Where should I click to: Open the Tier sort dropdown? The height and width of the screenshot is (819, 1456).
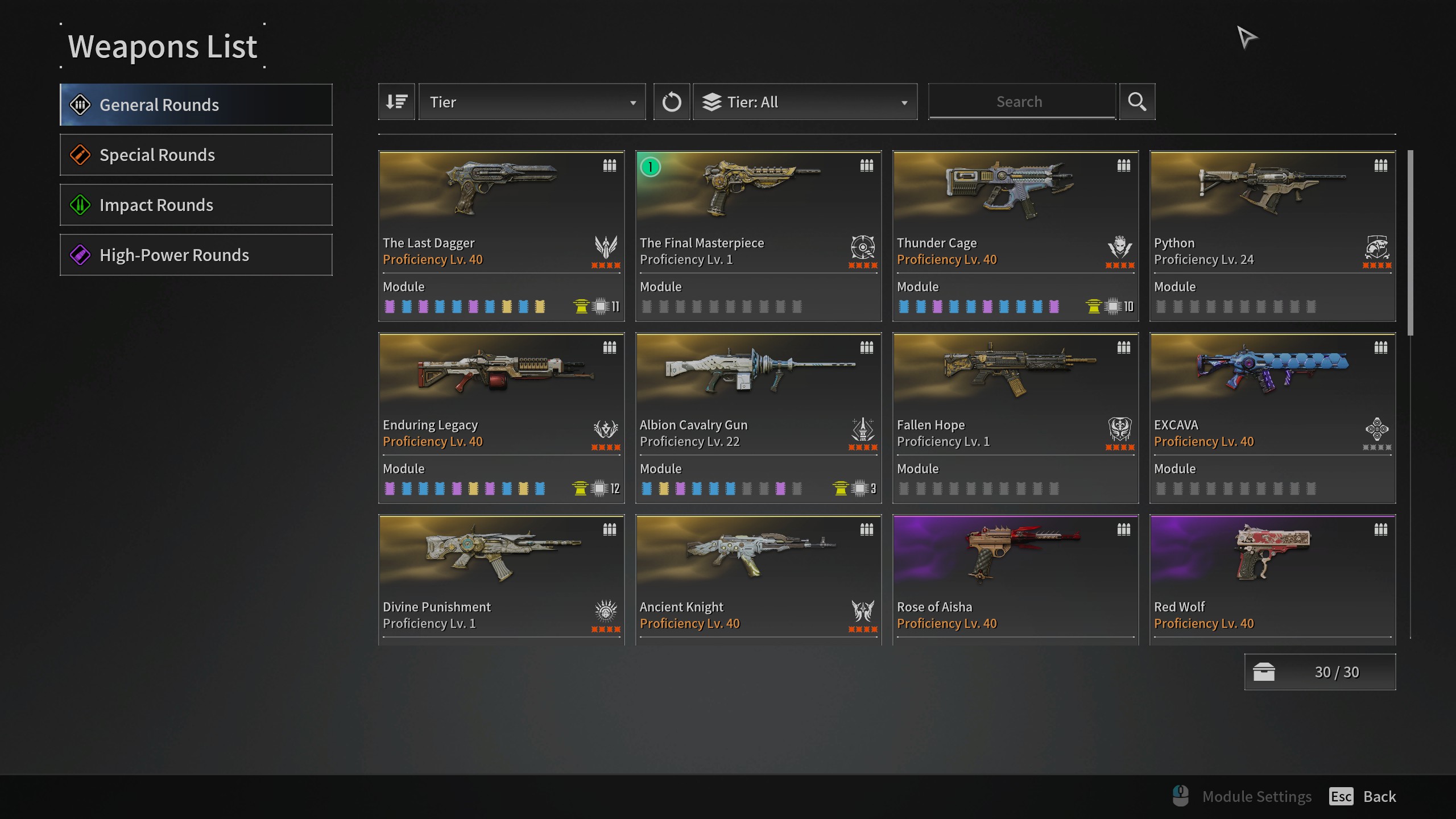click(532, 102)
